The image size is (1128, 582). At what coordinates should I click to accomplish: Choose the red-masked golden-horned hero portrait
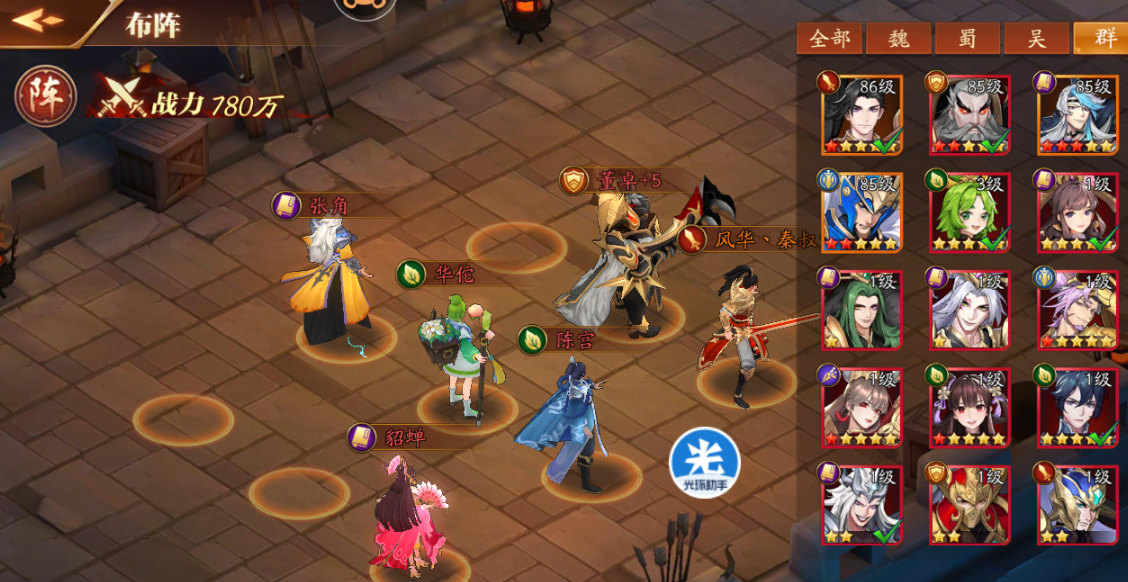point(969,505)
